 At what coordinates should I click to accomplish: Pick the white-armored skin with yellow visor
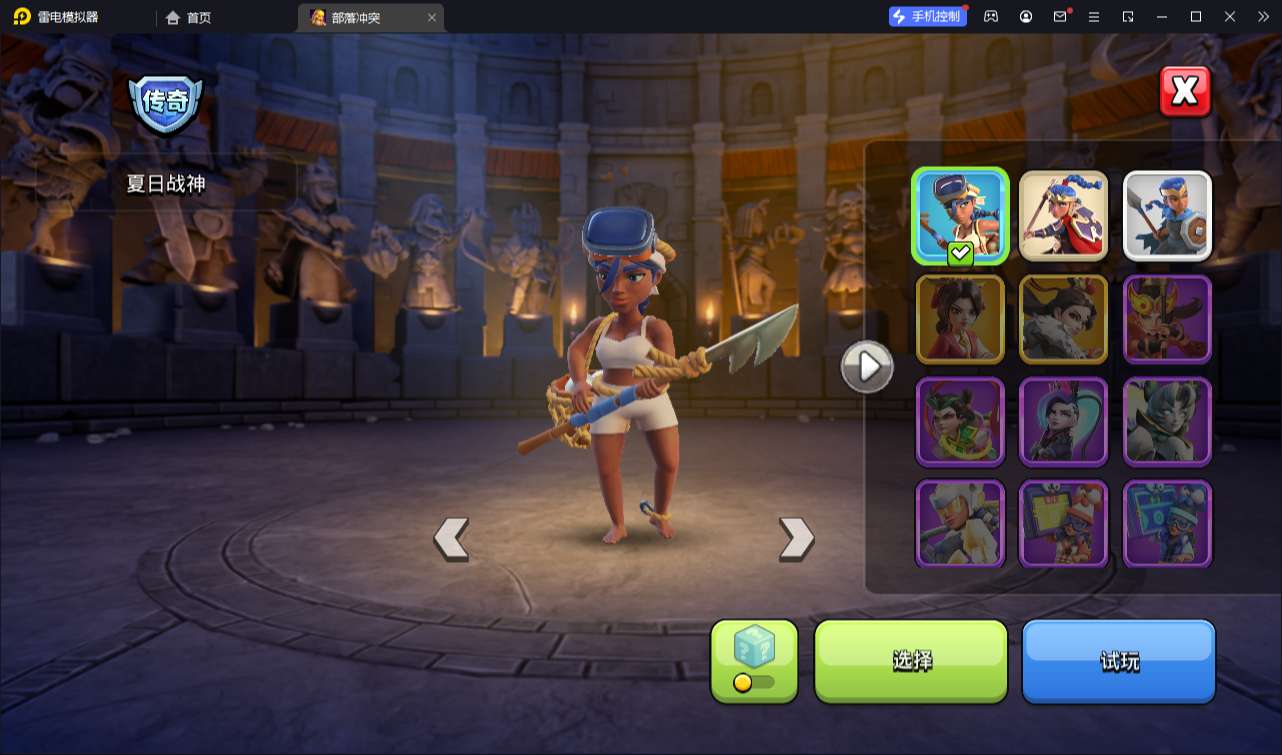click(x=960, y=524)
